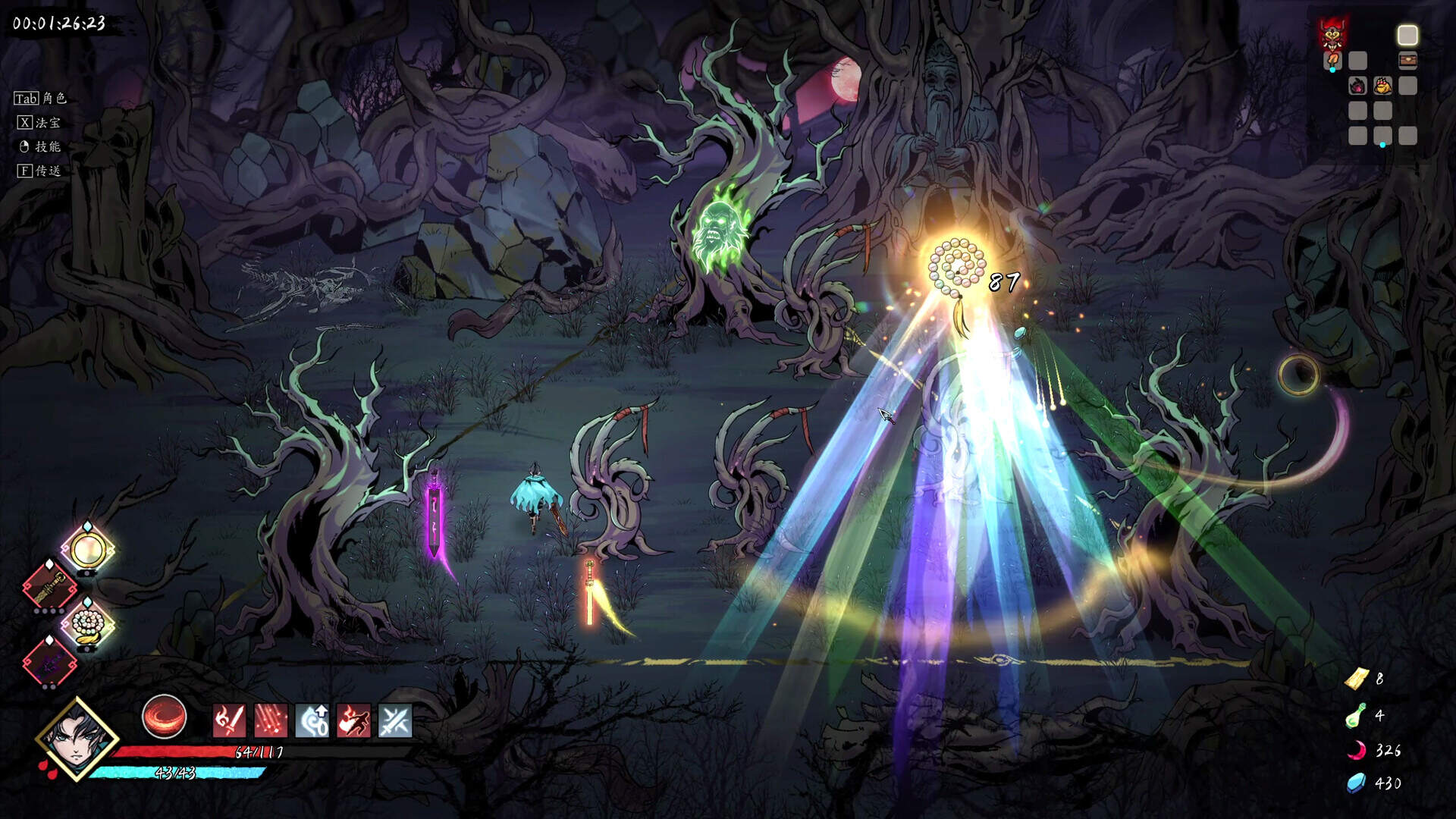Select the demon mask in the top-right inventory
Screen dimensions: 1456x819
tap(1332, 35)
